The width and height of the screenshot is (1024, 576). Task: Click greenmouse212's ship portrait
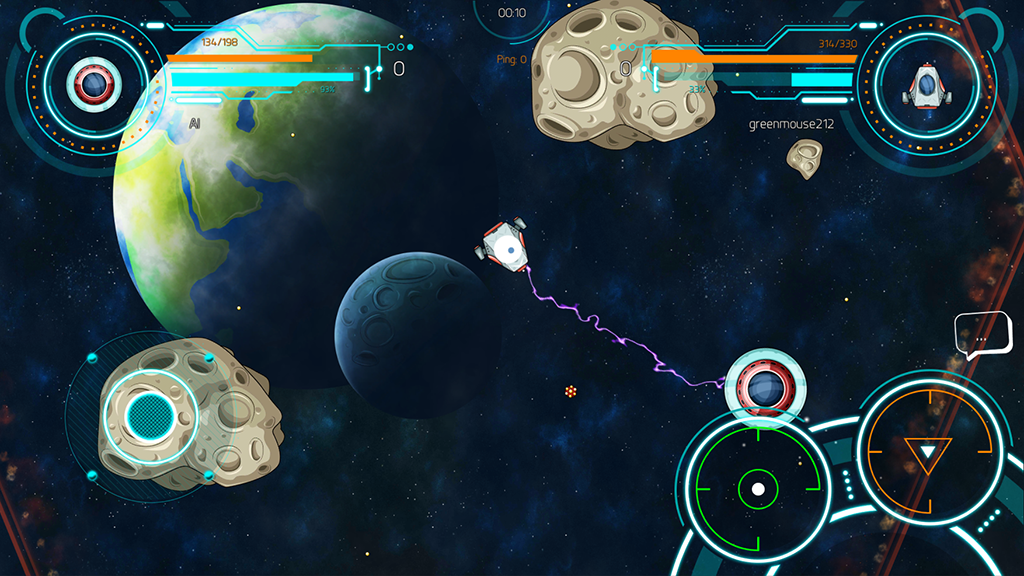pos(926,85)
